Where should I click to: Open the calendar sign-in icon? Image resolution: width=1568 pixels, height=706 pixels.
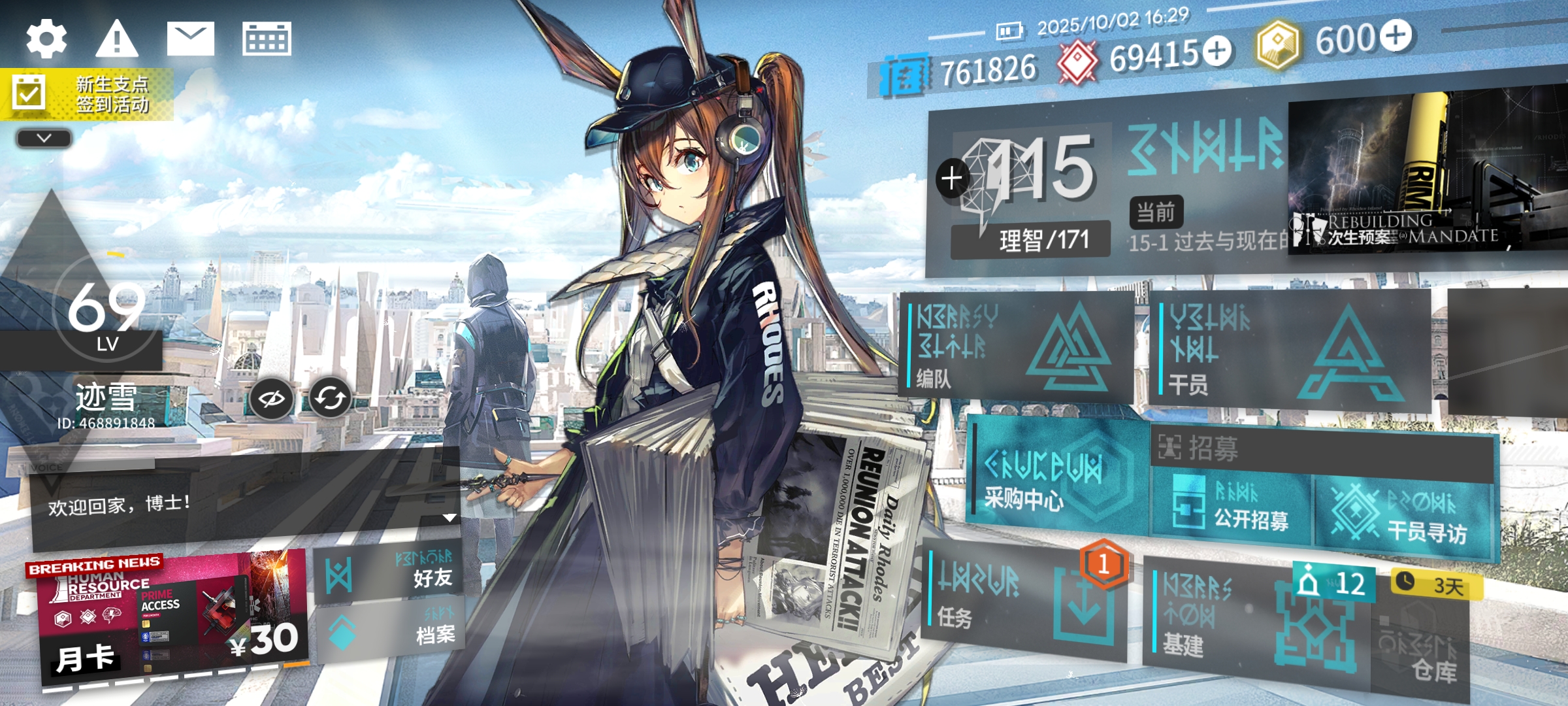pos(267,39)
